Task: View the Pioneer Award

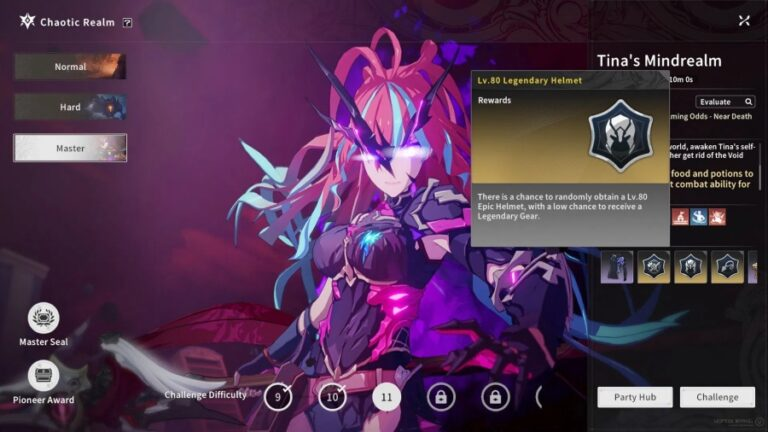Action: click(x=43, y=376)
